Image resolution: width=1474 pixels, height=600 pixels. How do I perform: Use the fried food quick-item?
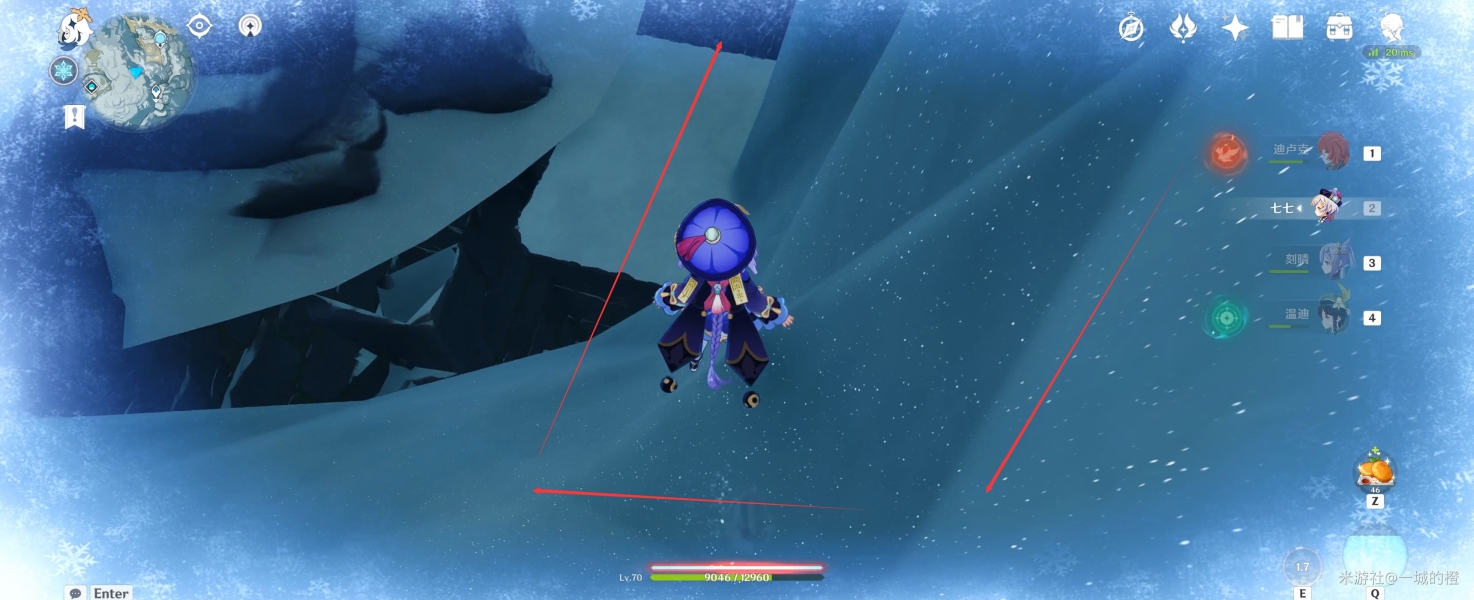[x=1375, y=470]
